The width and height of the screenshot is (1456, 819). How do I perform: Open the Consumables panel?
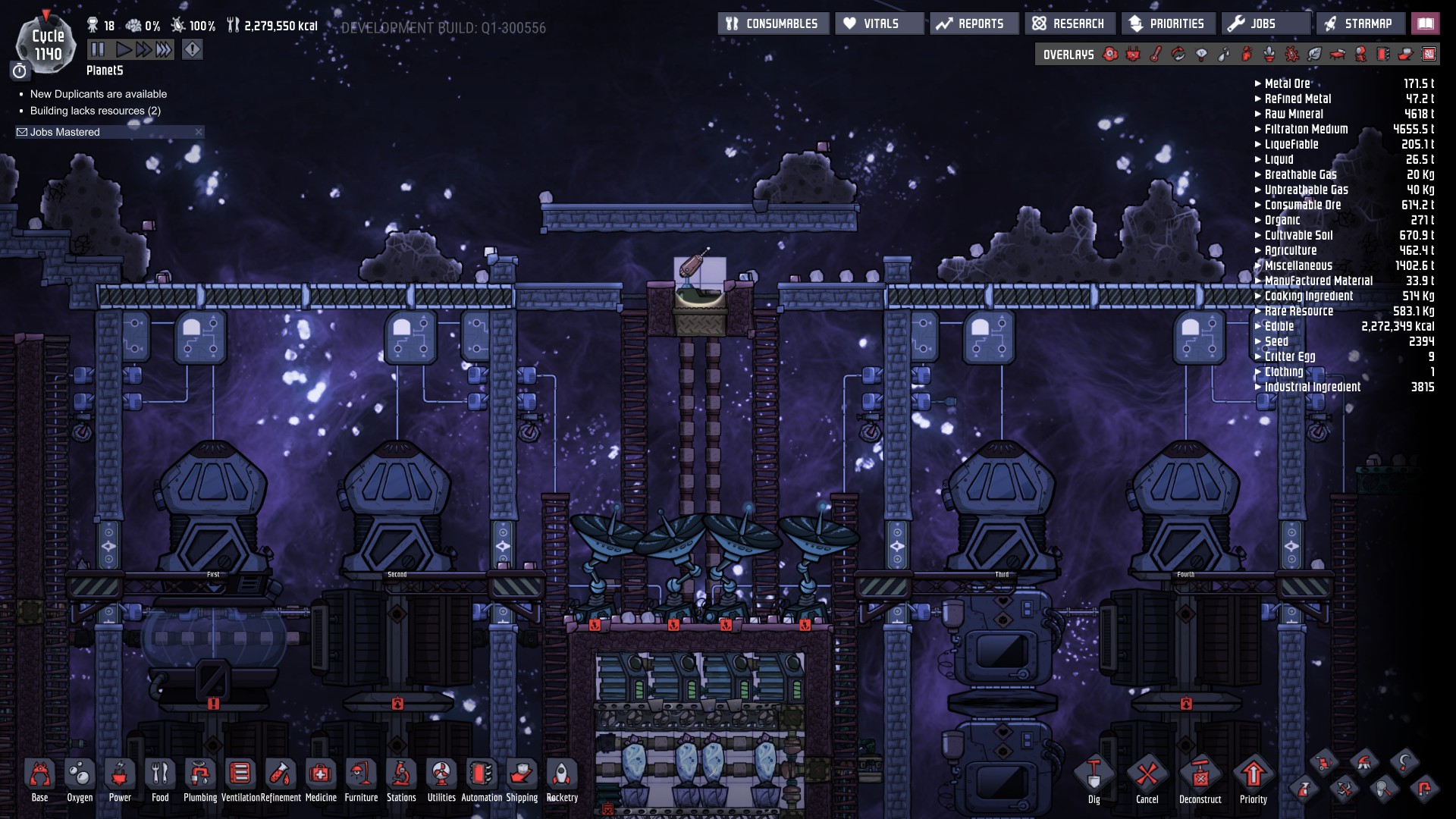tap(773, 24)
